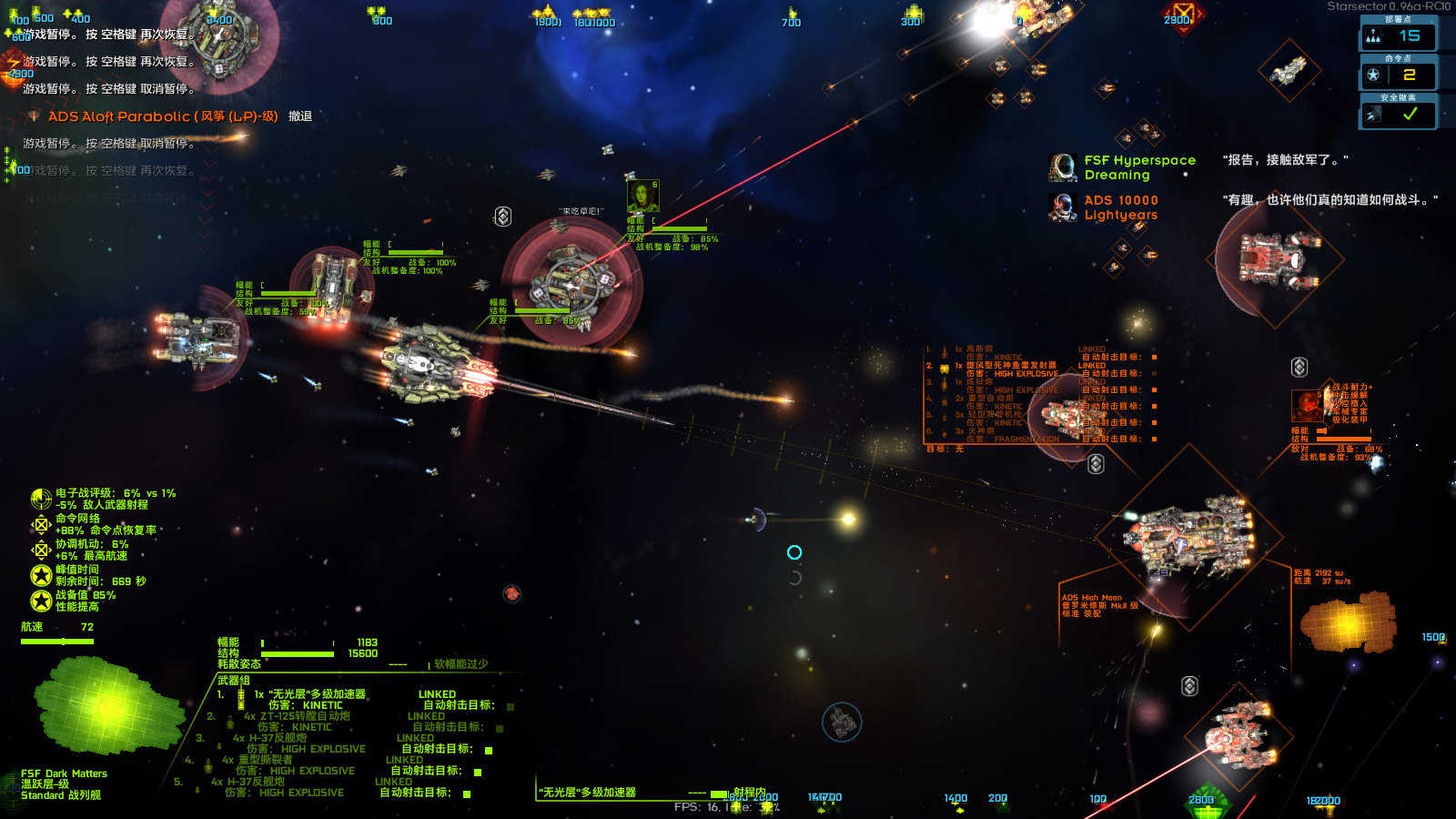Click the 命令点 command points panel

tap(1398, 75)
